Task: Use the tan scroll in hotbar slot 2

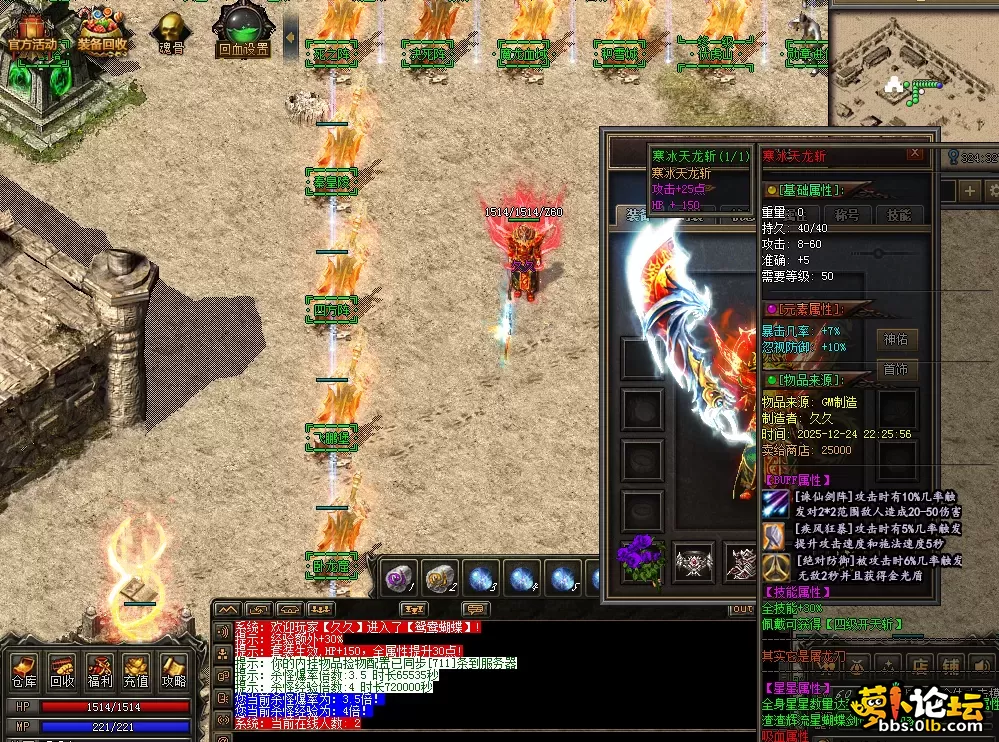Action: [440, 576]
